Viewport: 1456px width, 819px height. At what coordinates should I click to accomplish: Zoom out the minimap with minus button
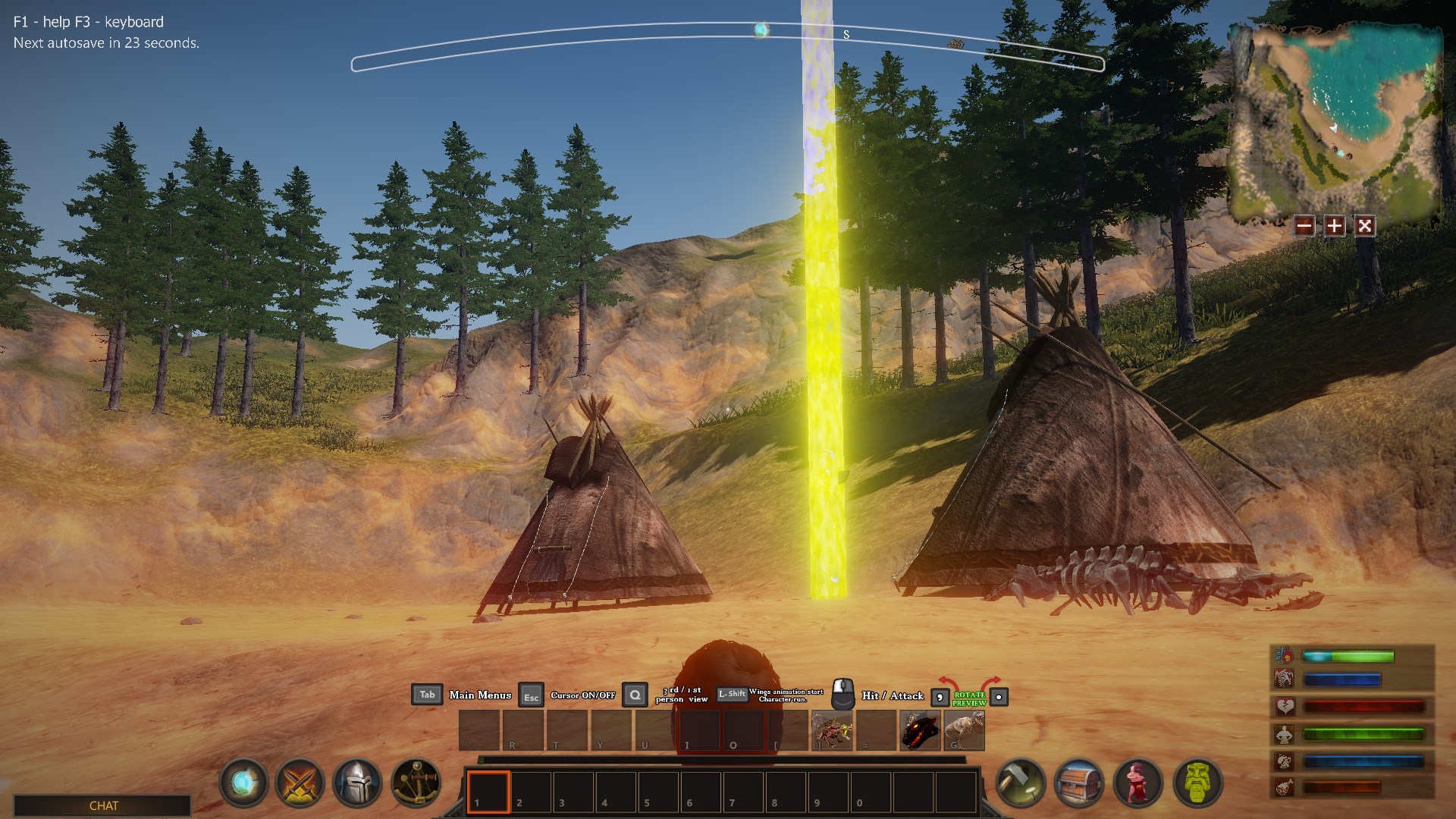click(x=1304, y=225)
